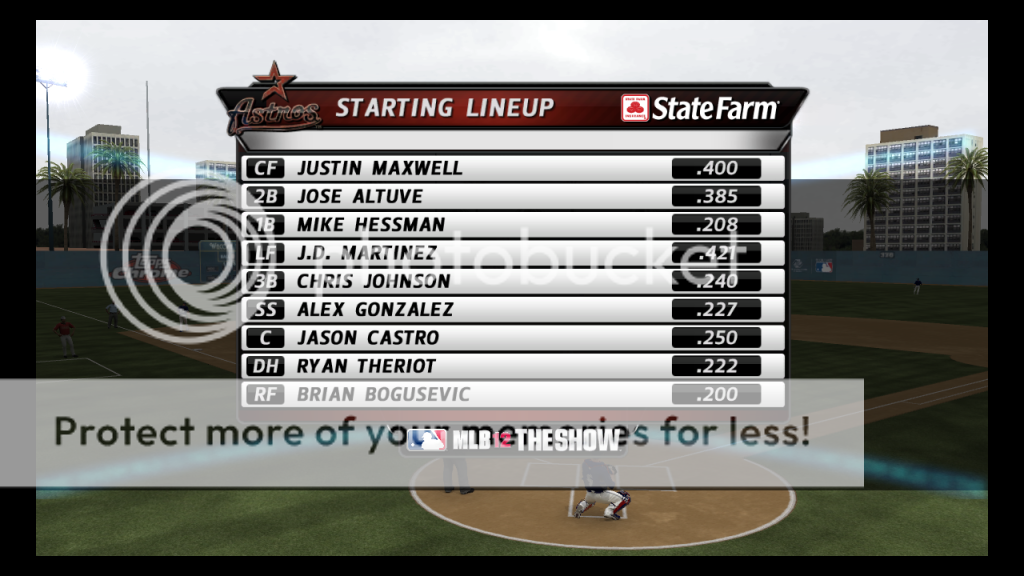
Task: Open the Photobucket "Protect more memories" banner
Action: [x=432, y=432]
